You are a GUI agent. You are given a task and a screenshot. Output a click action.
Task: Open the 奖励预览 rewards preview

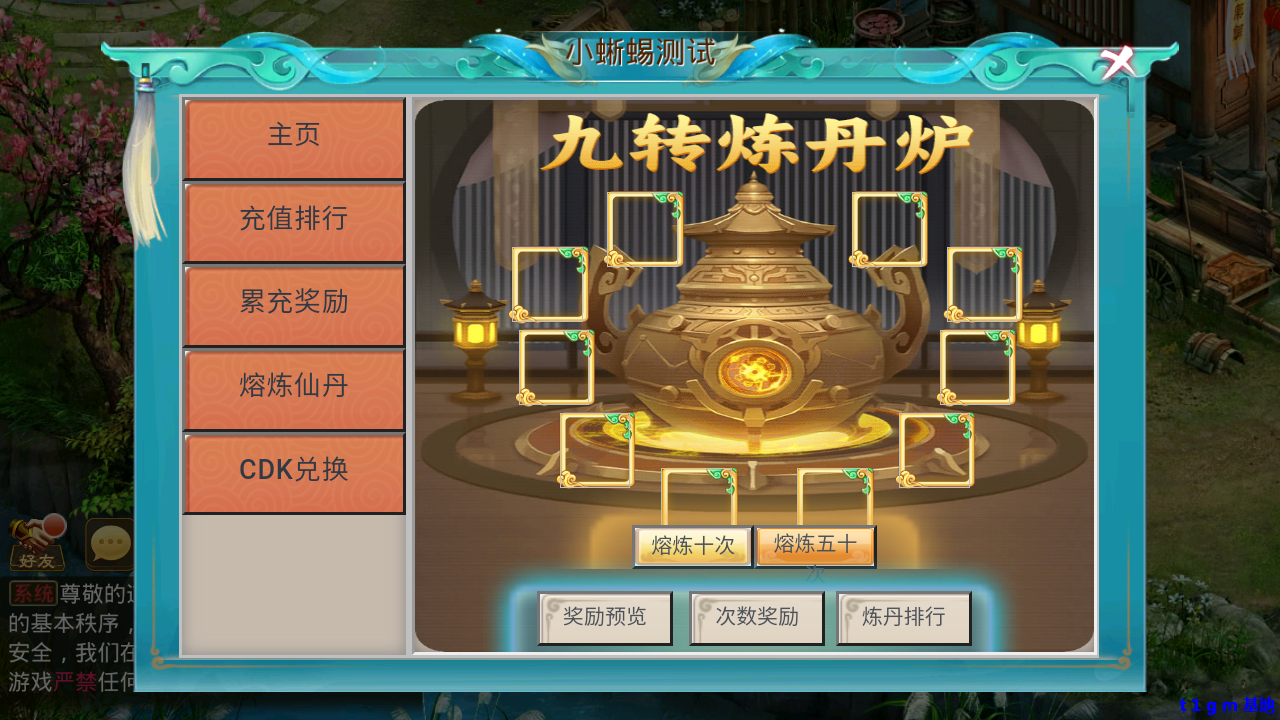click(x=604, y=618)
